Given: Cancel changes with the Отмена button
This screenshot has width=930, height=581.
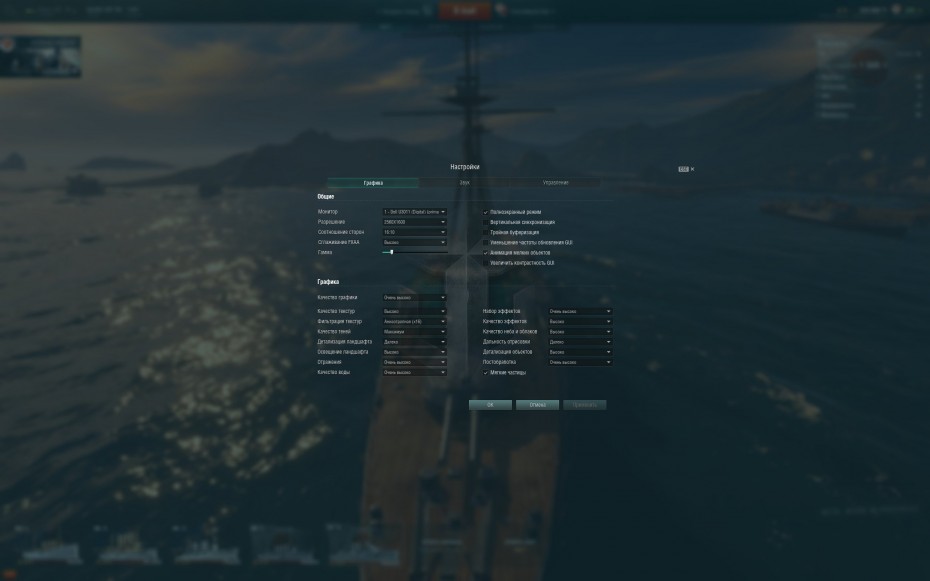Looking at the screenshot, I should point(537,405).
